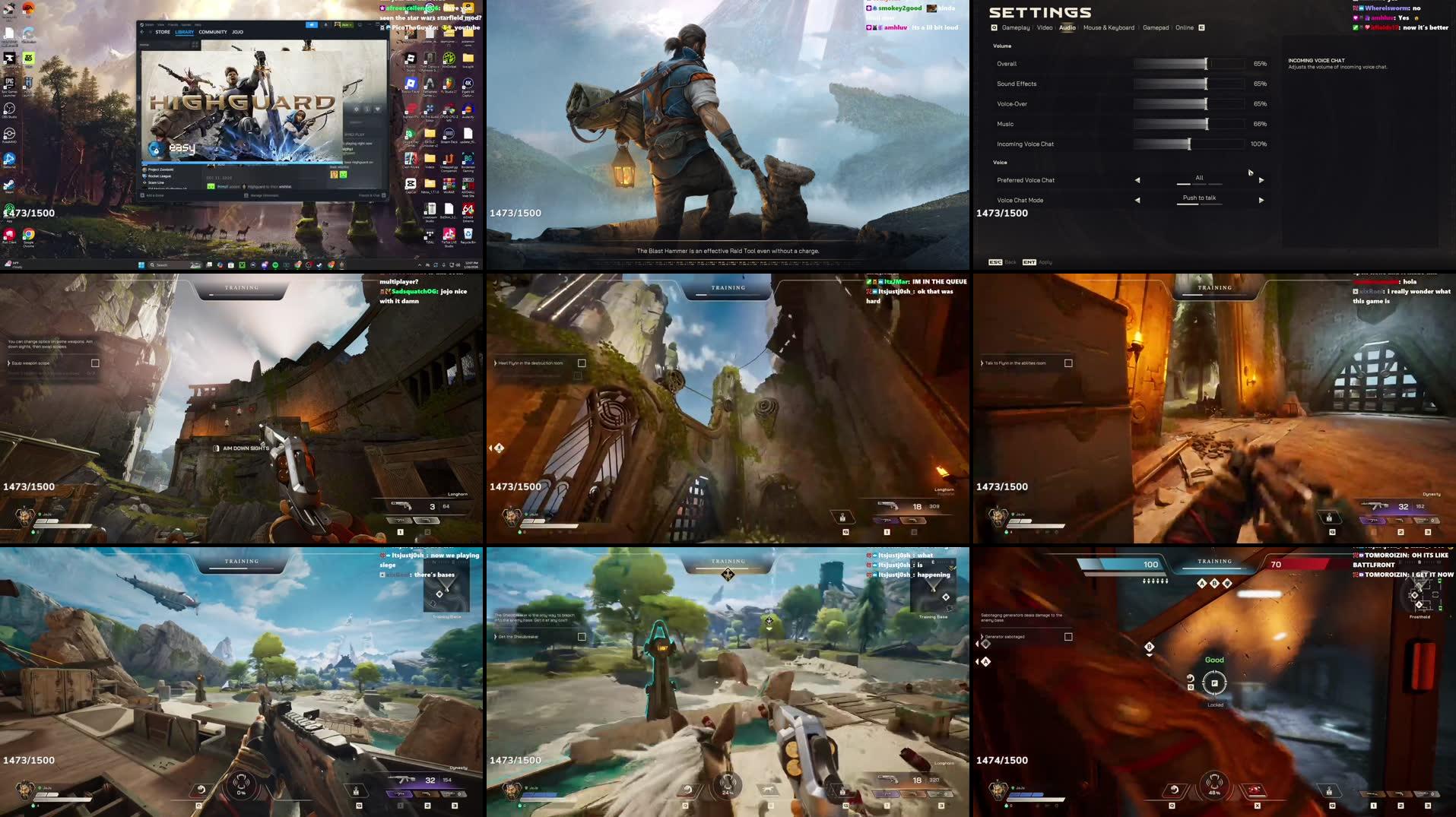1456x817 pixels.
Task: Click the wishlist heart icon for Highguard
Action: click(x=378, y=109)
